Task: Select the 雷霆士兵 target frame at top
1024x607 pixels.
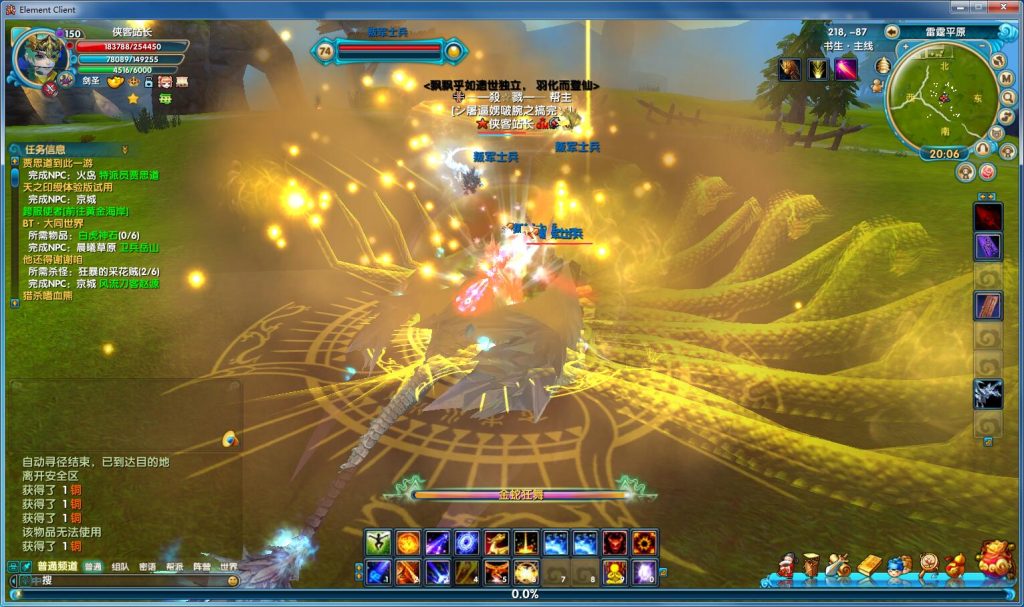Action: (x=390, y=48)
